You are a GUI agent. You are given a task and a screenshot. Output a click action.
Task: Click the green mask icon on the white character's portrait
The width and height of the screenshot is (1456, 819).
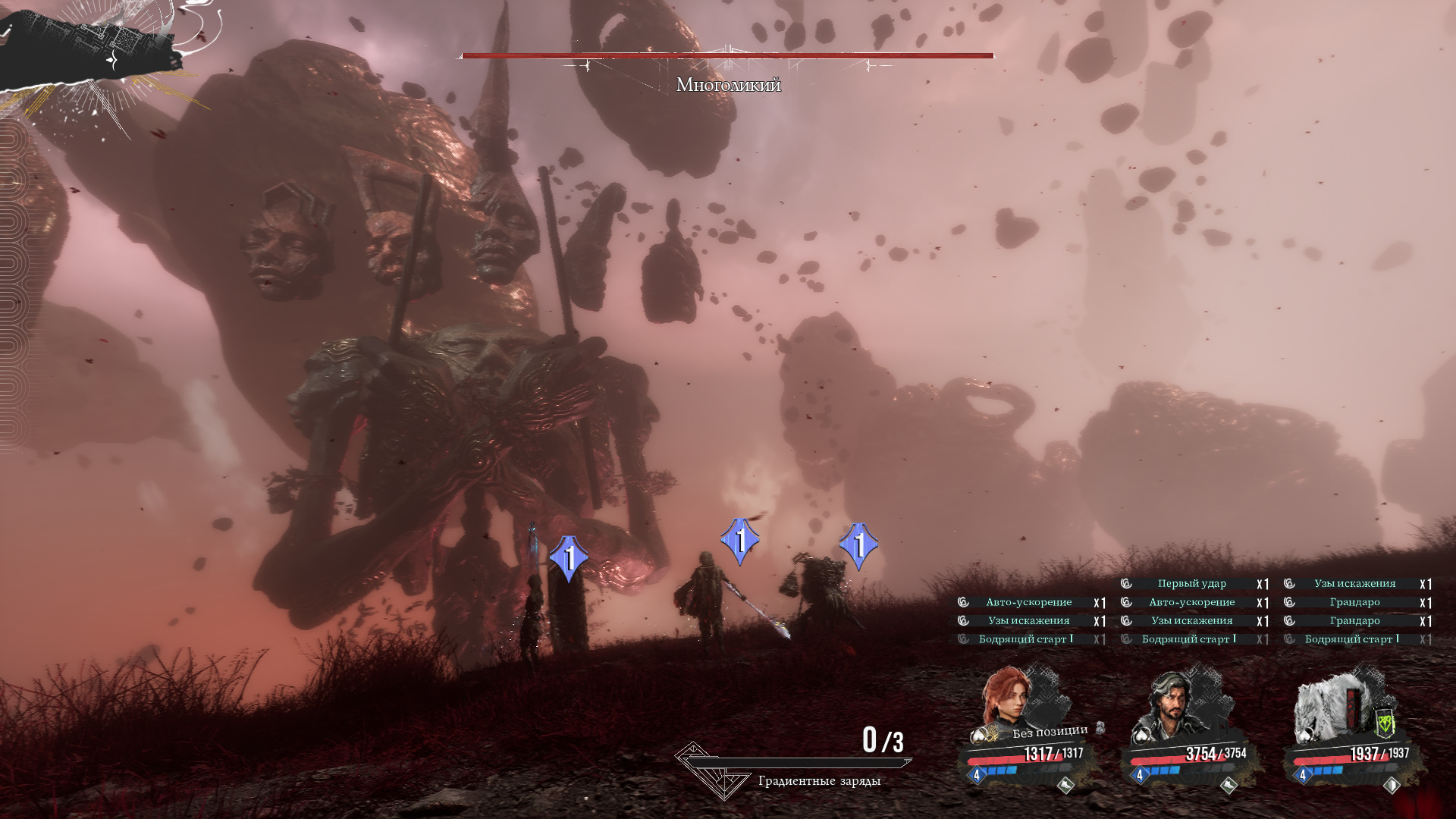(1385, 723)
